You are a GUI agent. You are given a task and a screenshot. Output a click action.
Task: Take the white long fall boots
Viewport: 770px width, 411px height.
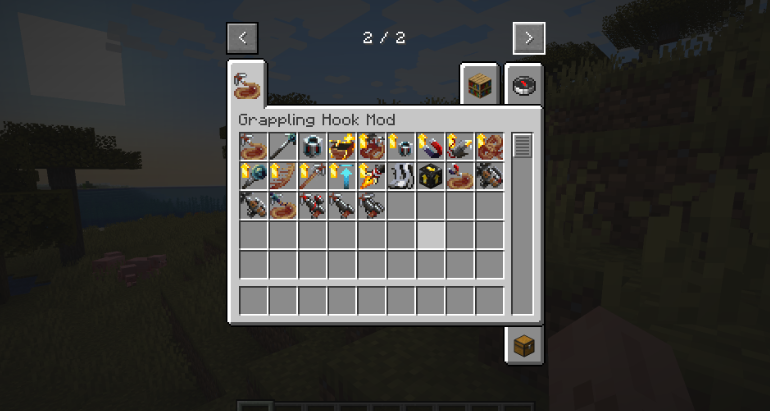coord(401,176)
